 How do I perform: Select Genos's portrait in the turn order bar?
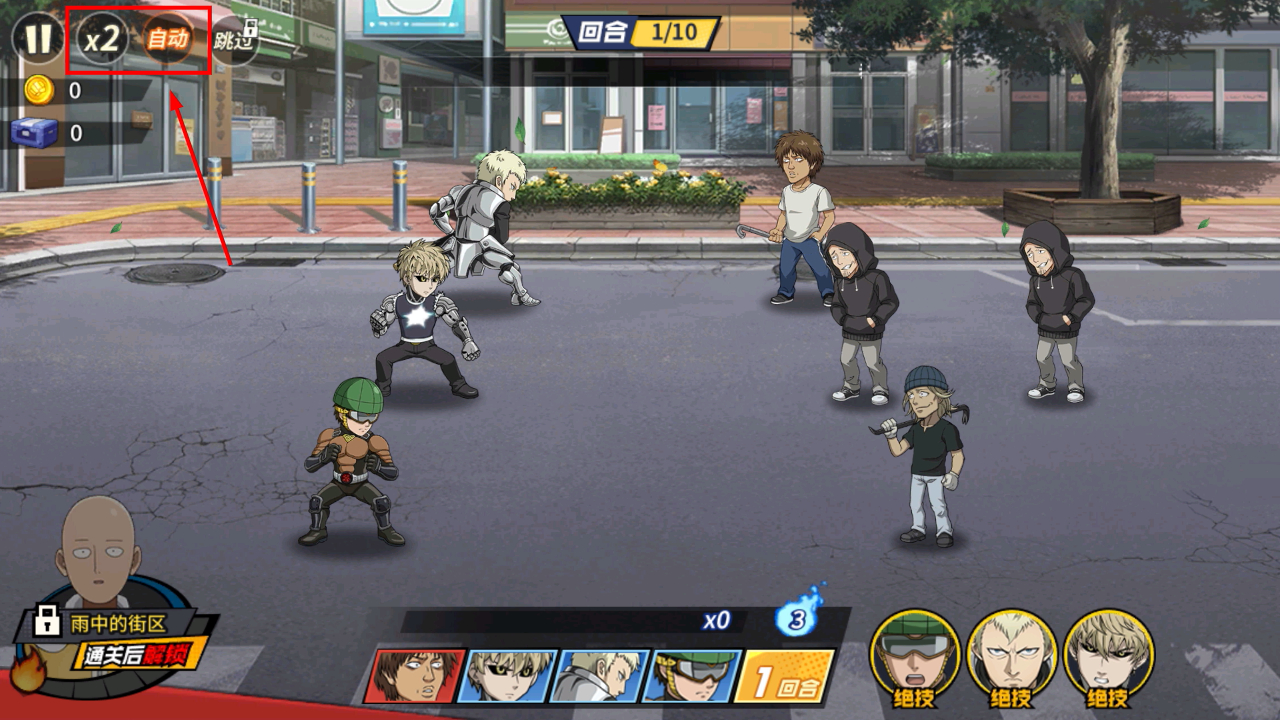click(x=507, y=676)
